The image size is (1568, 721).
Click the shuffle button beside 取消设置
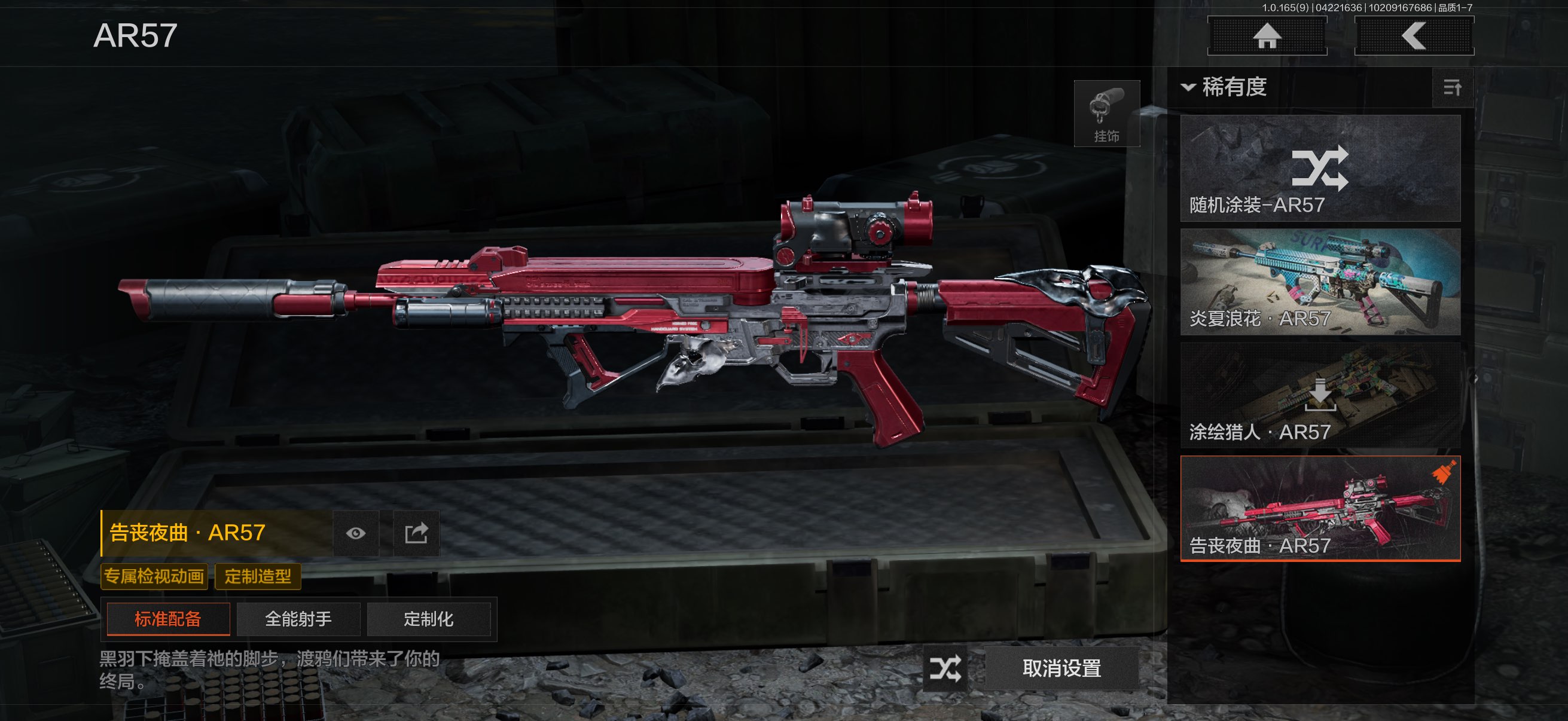[945, 668]
